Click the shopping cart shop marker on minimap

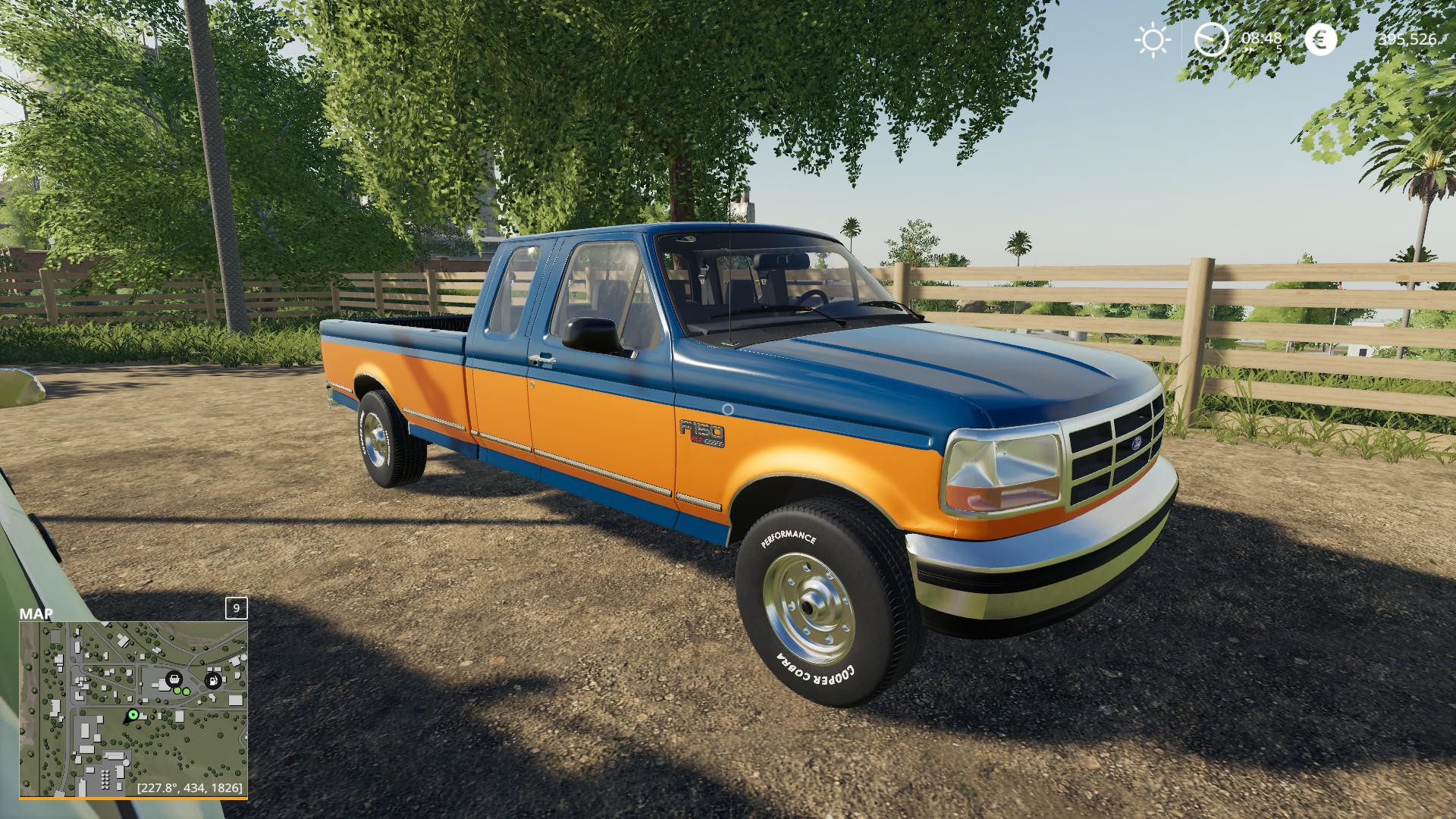click(x=174, y=679)
